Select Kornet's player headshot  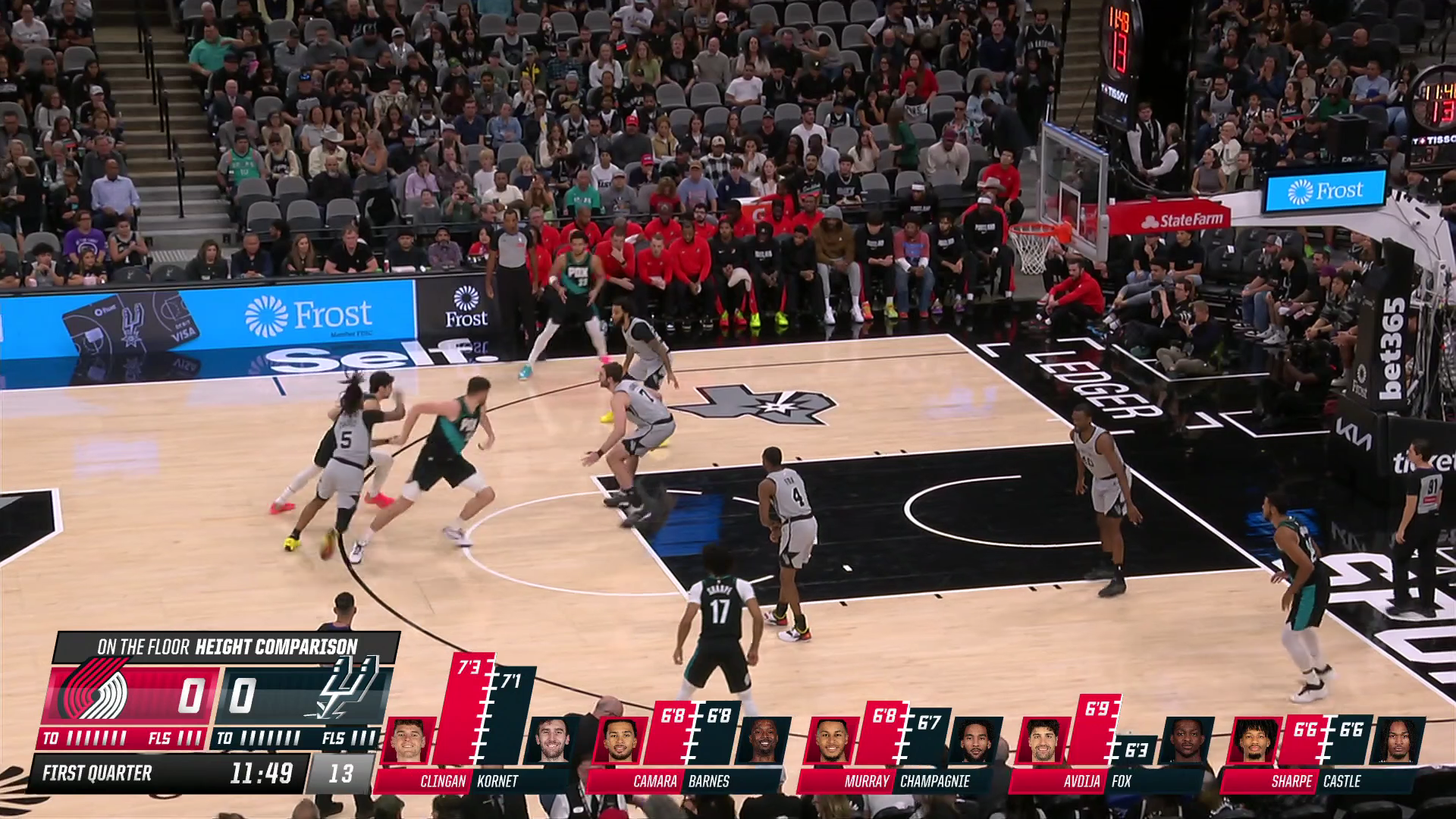point(551,741)
